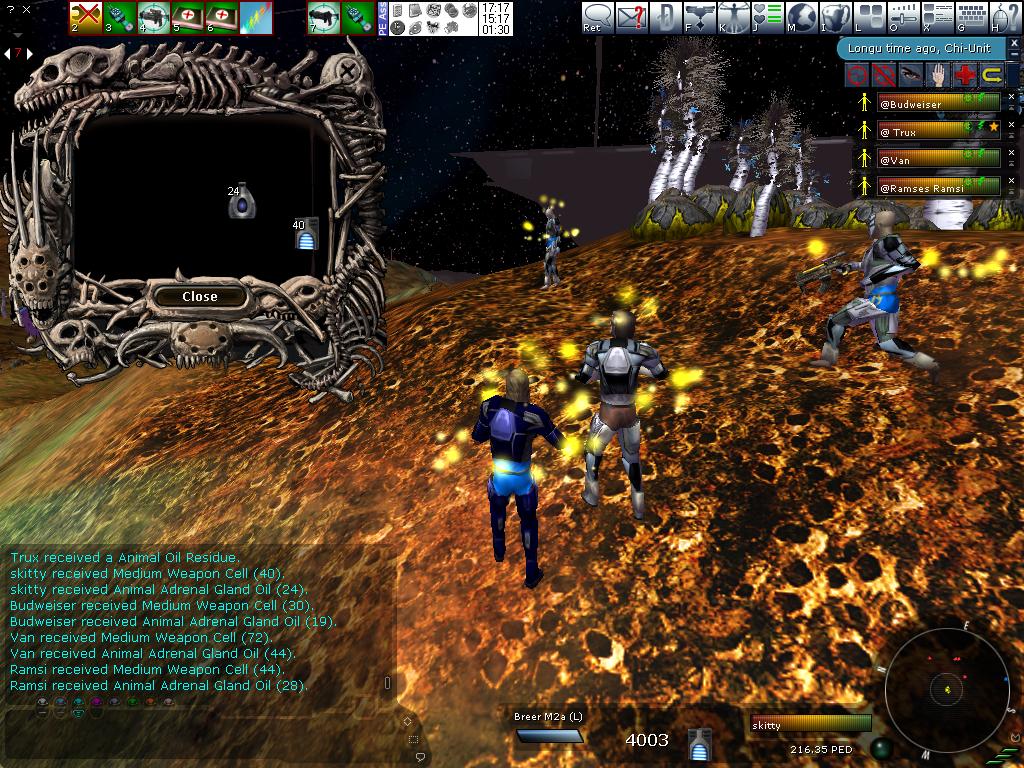Click the circular radar minimap
This screenshot has width=1024, height=768.
947,688
